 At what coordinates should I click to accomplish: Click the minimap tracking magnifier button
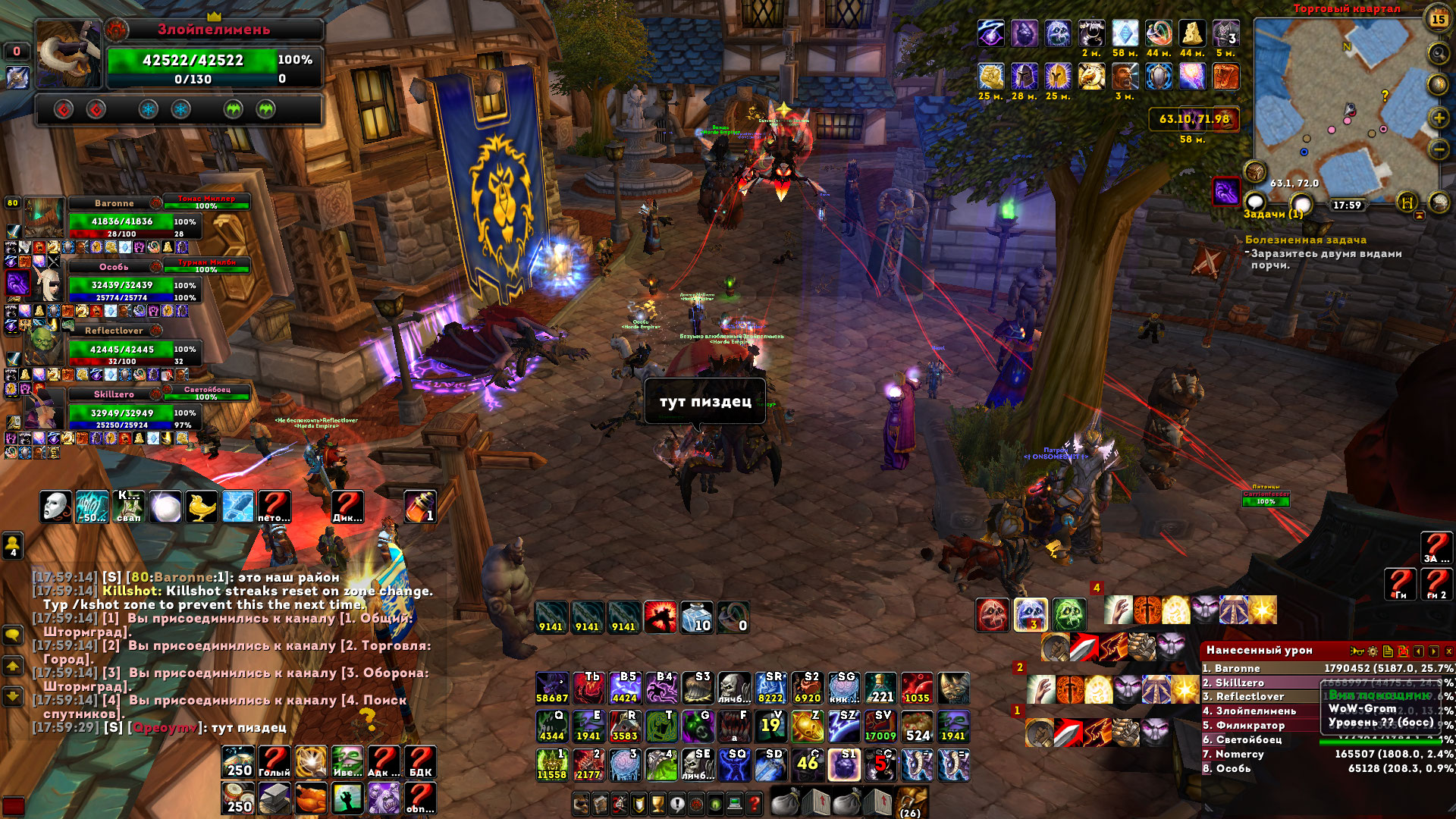click(x=1438, y=53)
